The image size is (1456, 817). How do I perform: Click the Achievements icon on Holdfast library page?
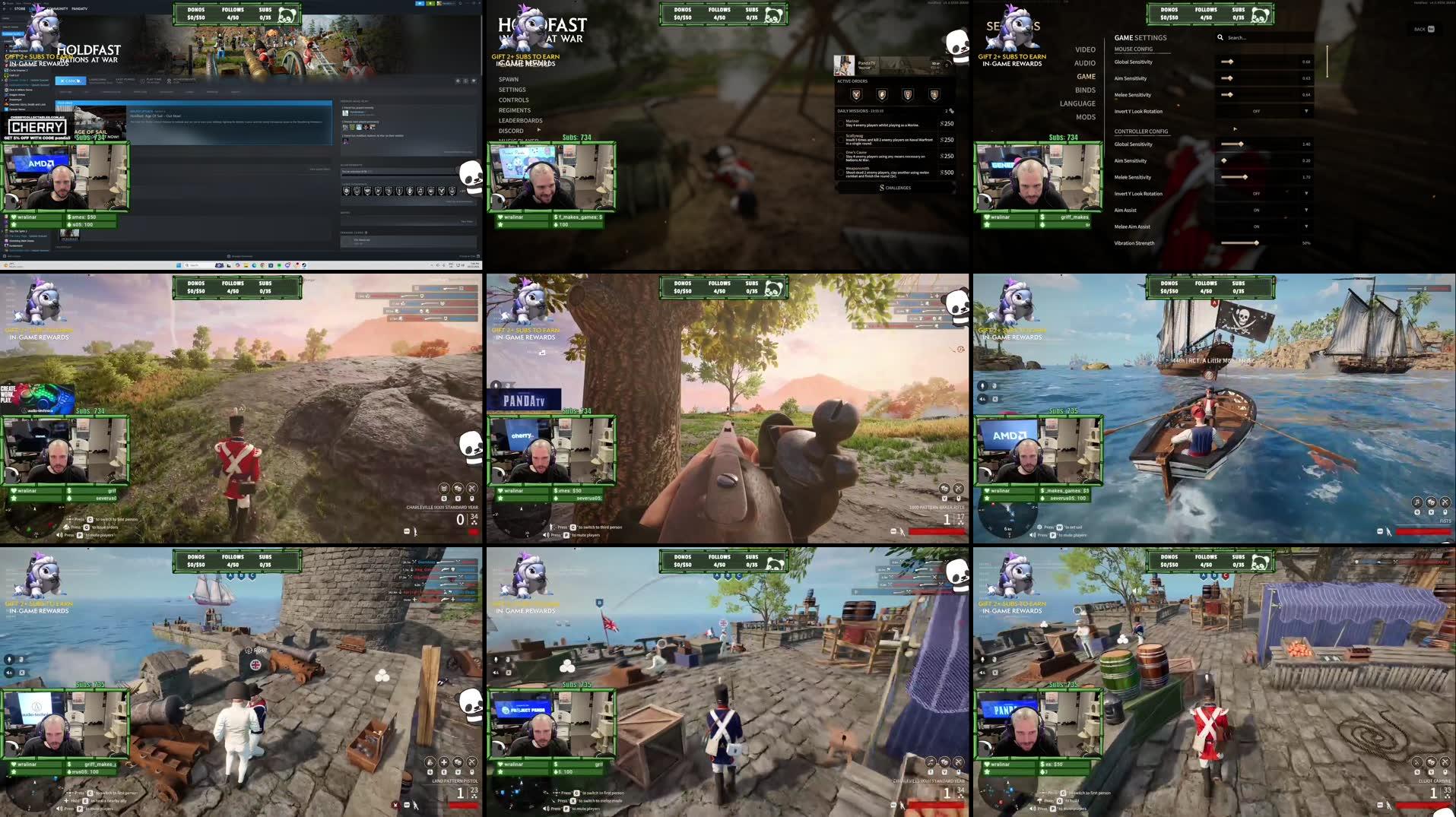coord(168,82)
